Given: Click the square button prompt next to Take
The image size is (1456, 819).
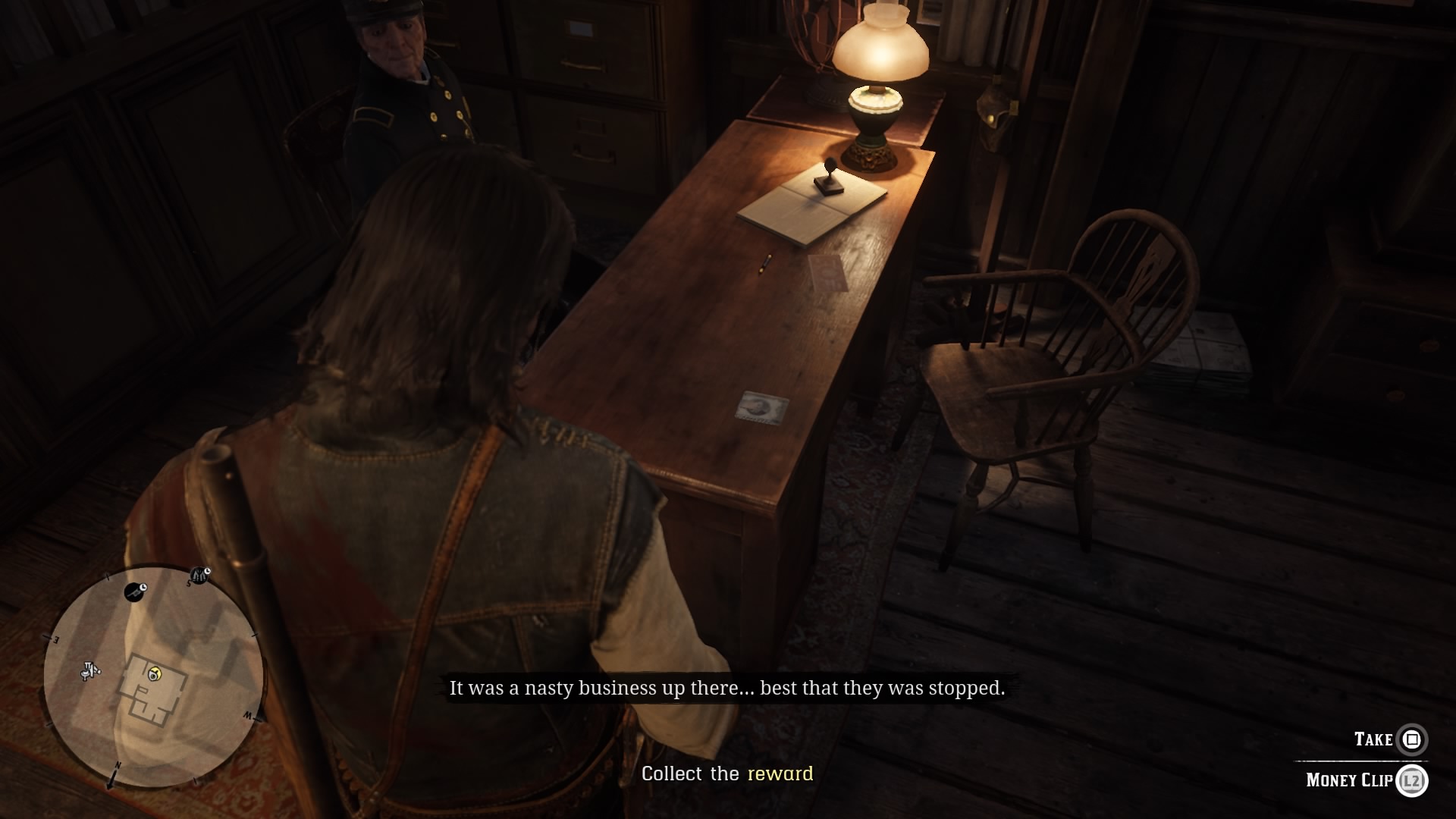Looking at the screenshot, I should (1412, 740).
